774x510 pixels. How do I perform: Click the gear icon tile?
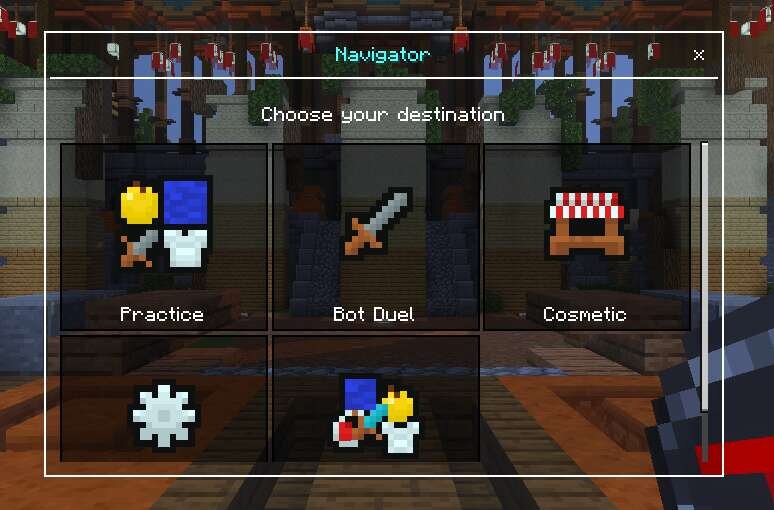(x=164, y=400)
